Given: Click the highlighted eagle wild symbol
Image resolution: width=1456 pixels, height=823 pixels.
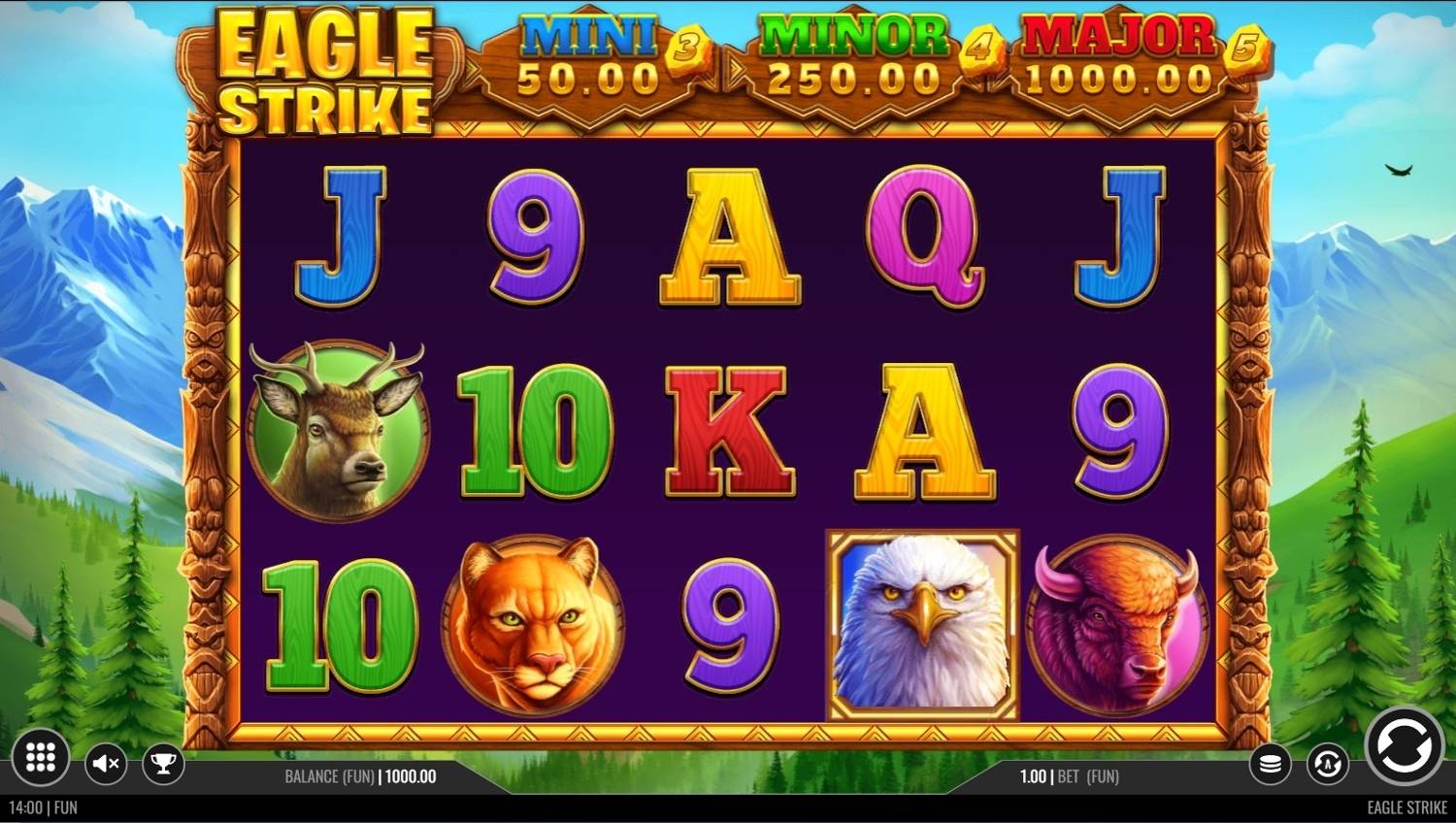Looking at the screenshot, I should point(922,626).
